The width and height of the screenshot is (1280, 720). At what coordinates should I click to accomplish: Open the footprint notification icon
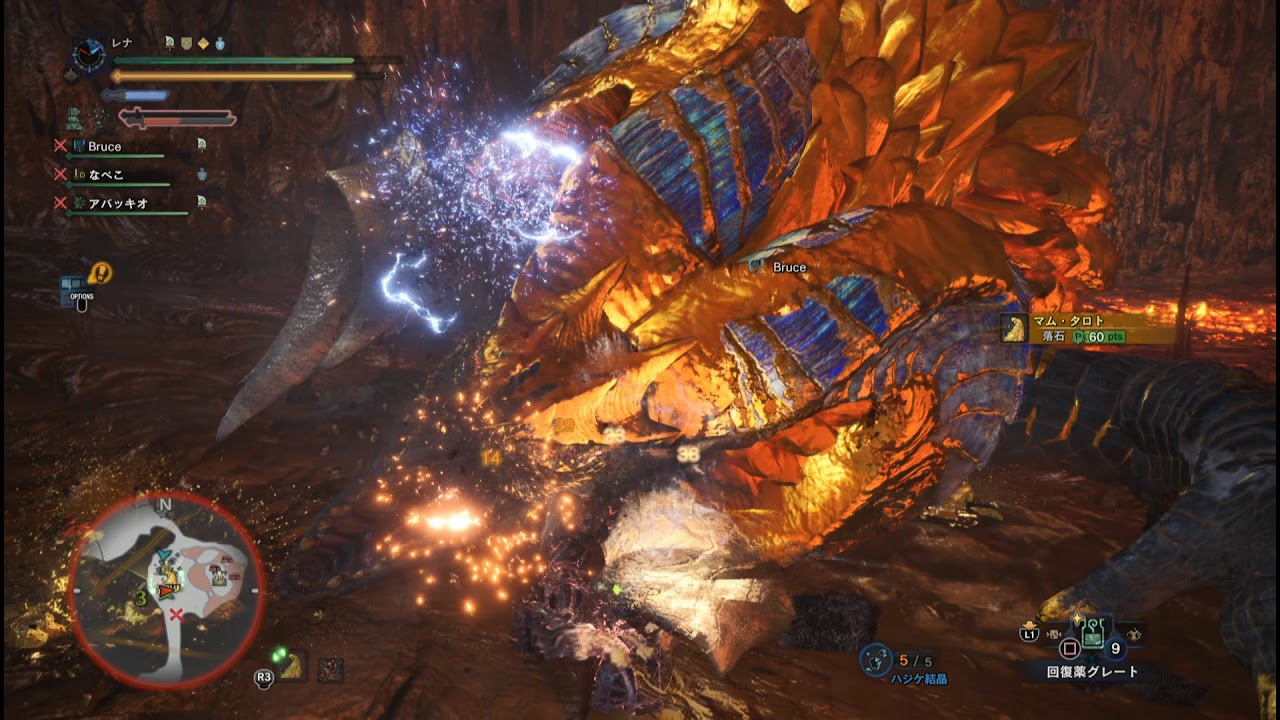click(101, 272)
